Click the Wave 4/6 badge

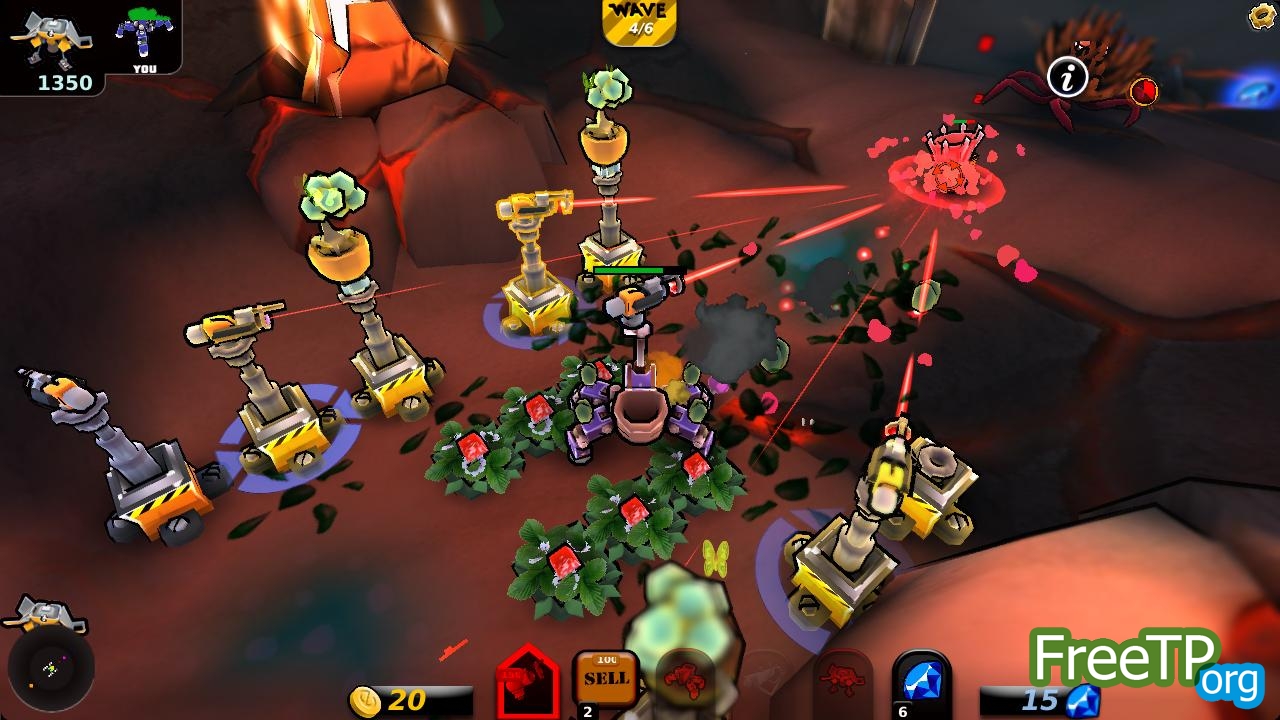pyautogui.click(x=640, y=22)
